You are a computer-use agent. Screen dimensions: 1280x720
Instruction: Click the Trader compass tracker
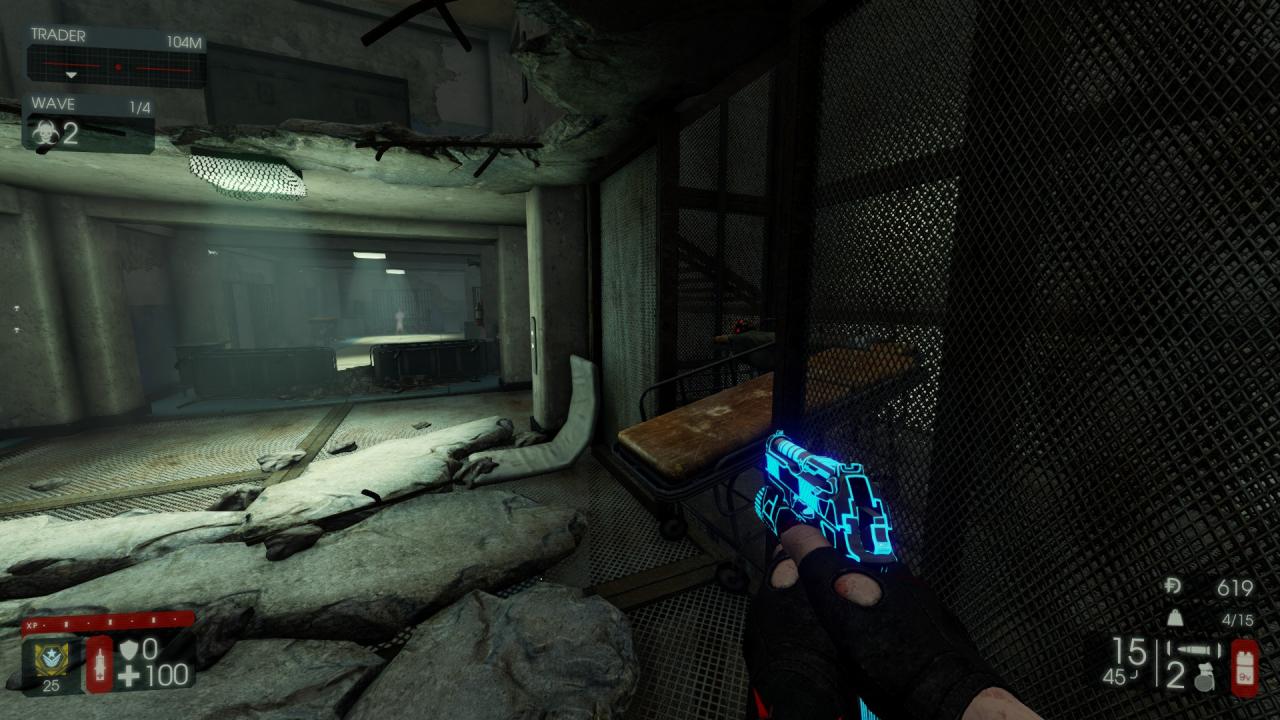(116, 68)
